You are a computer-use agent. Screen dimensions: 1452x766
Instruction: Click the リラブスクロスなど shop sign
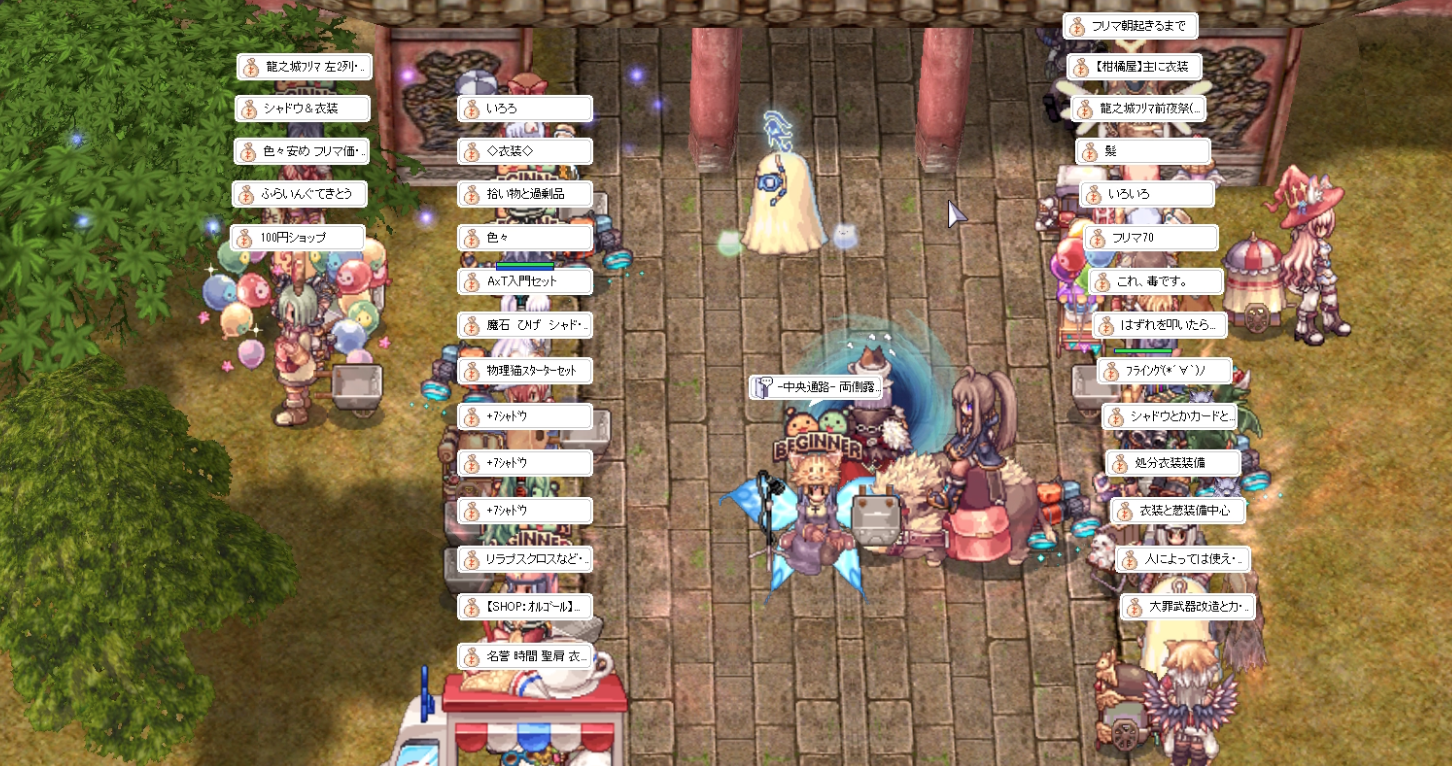point(525,558)
